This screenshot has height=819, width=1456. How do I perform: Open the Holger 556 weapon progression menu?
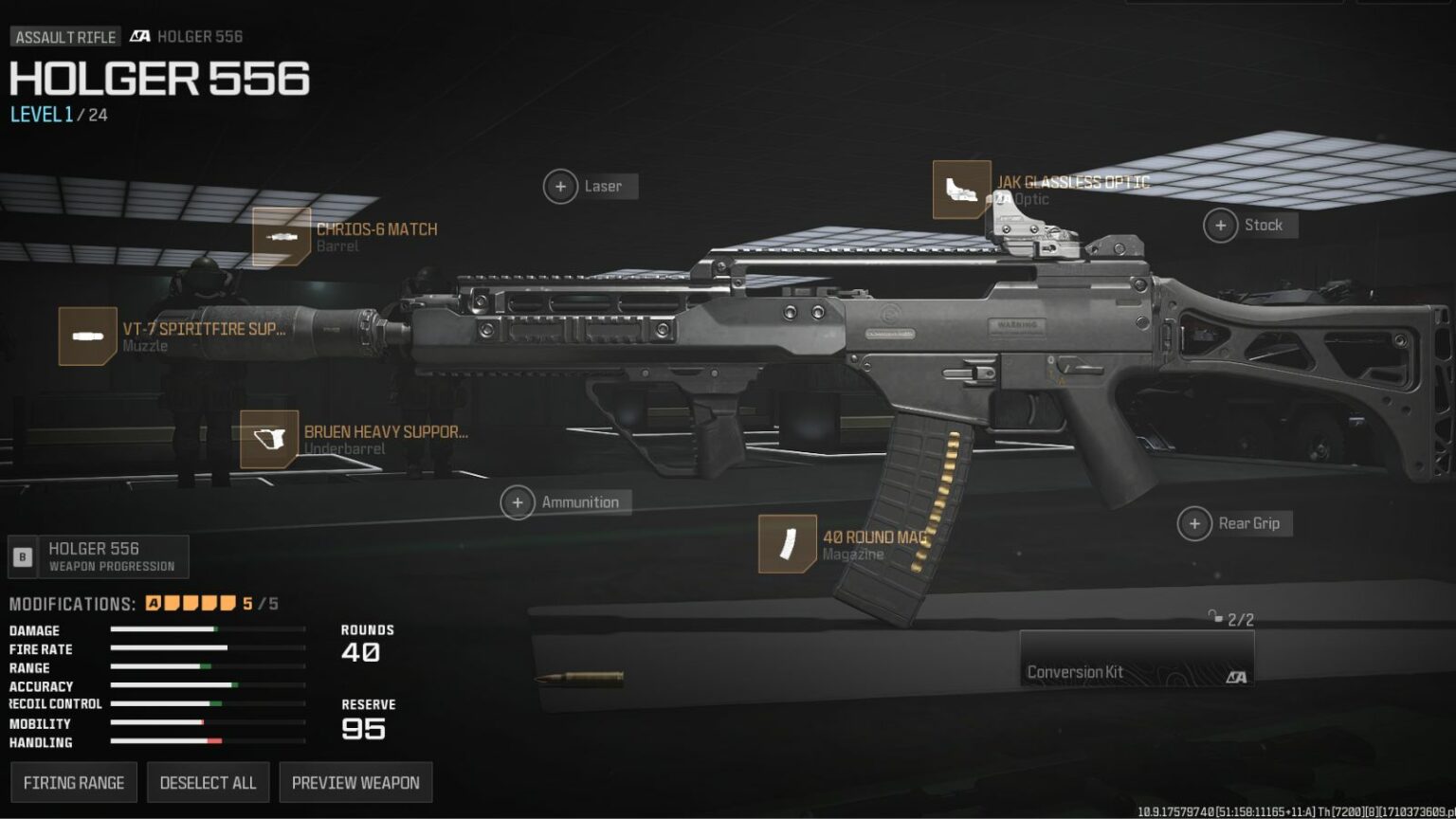point(98,555)
